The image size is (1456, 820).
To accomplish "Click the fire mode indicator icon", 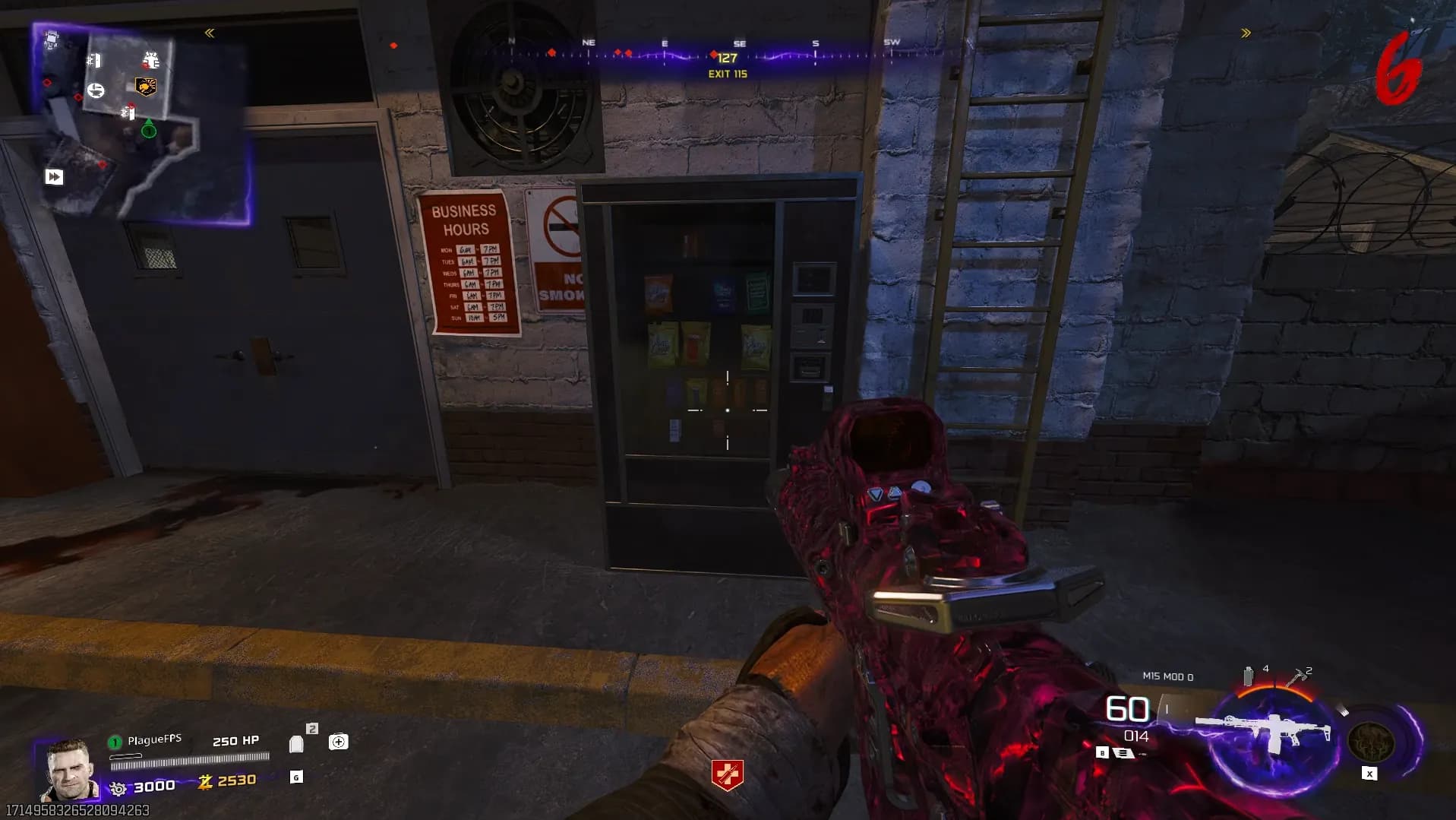I will [x=1123, y=753].
